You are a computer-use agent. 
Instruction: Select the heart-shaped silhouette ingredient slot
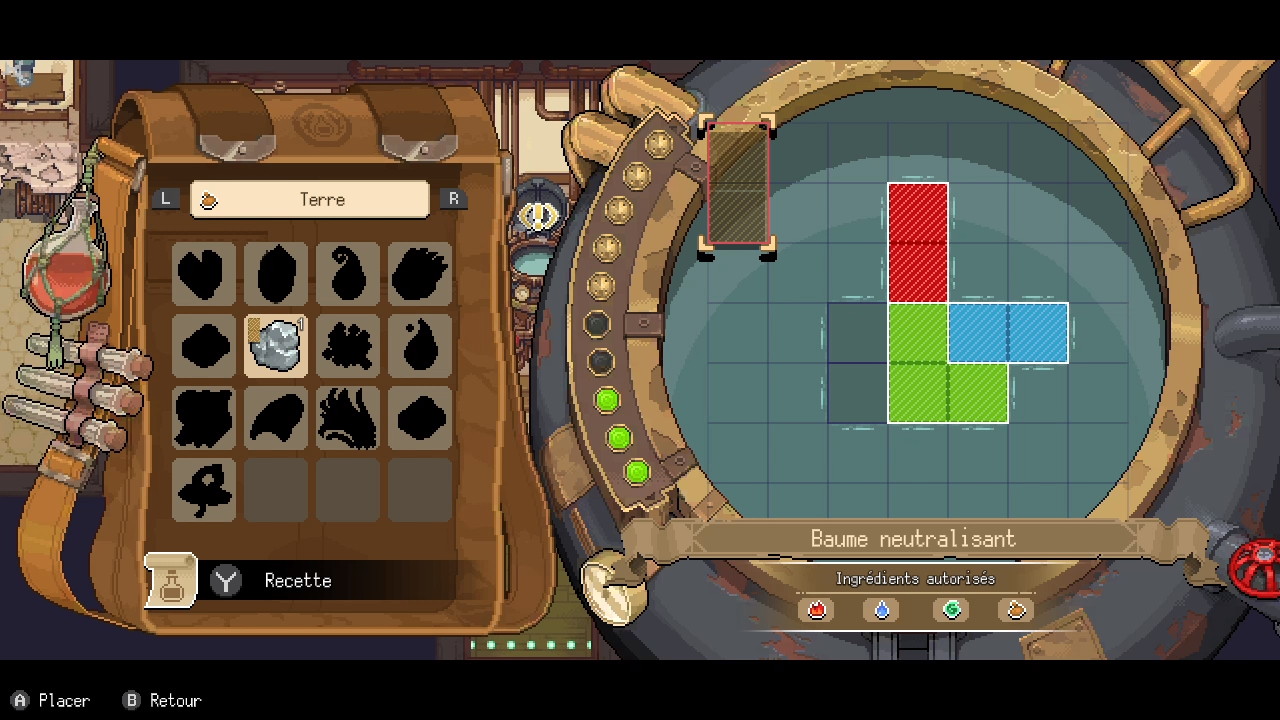(204, 273)
